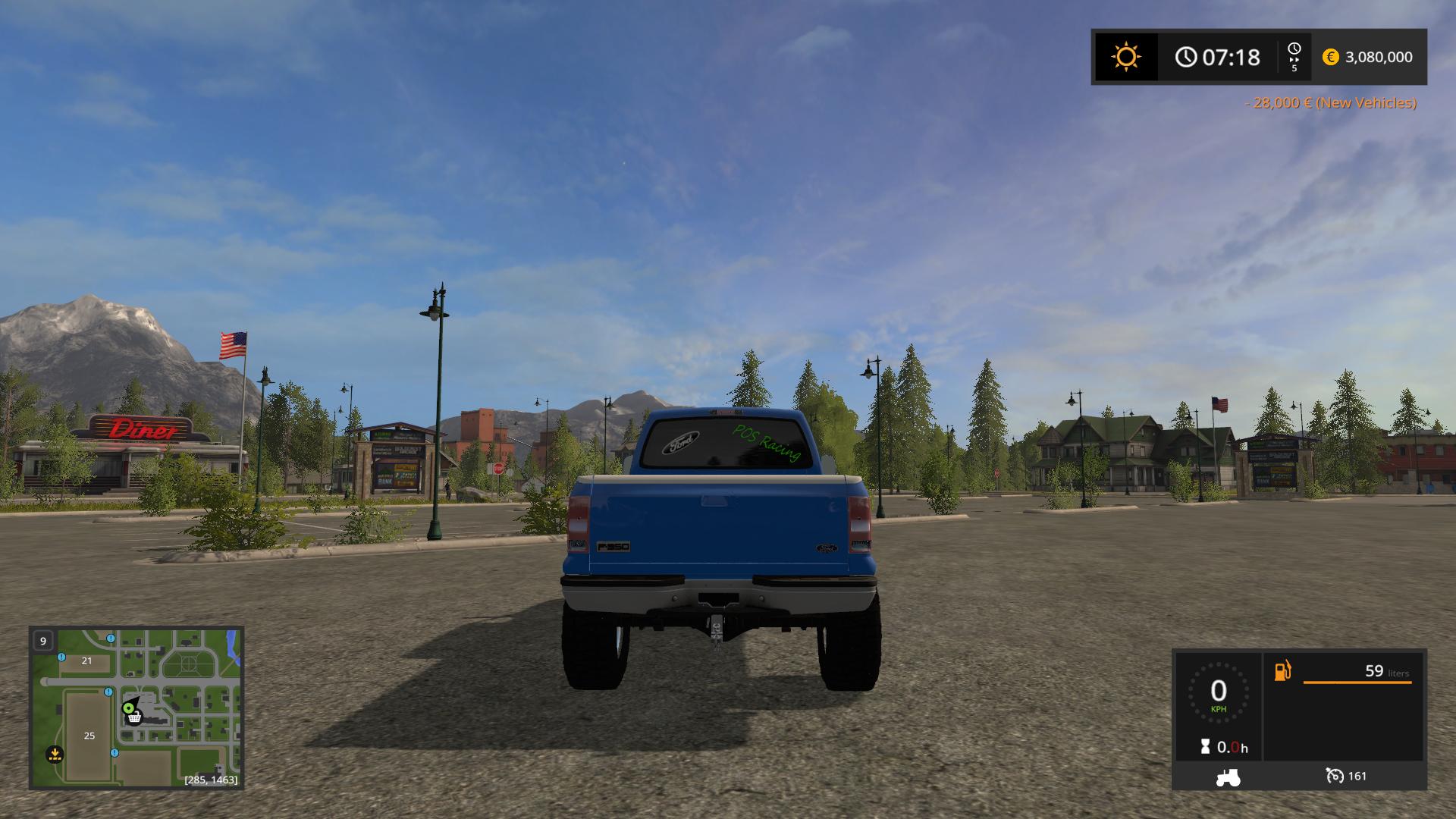Click the cruise control speed icon
Image resolution: width=1456 pixels, height=819 pixels.
[1334, 776]
